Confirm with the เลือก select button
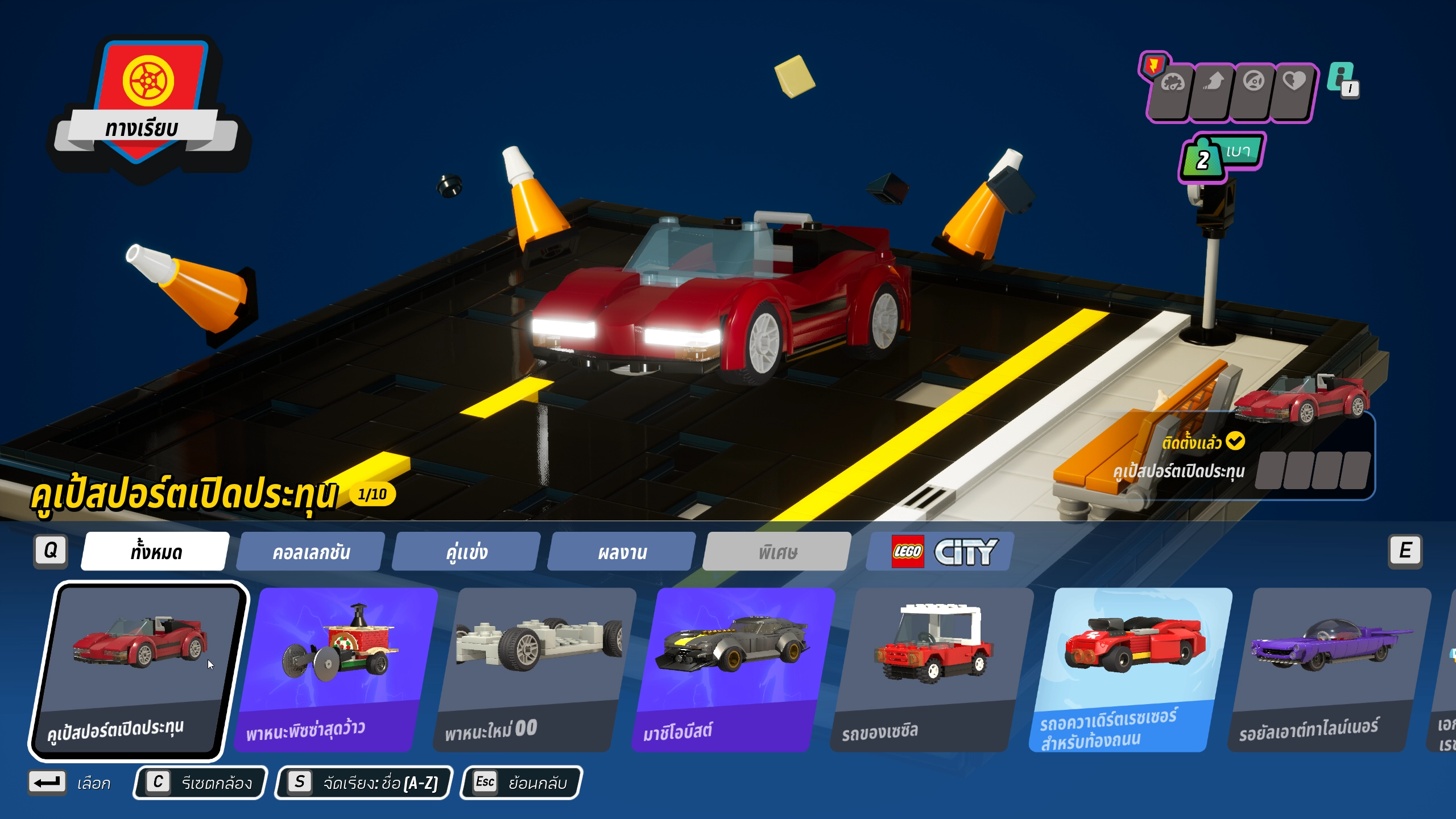The height and width of the screenshot is (819, 1456). [69, 783]
